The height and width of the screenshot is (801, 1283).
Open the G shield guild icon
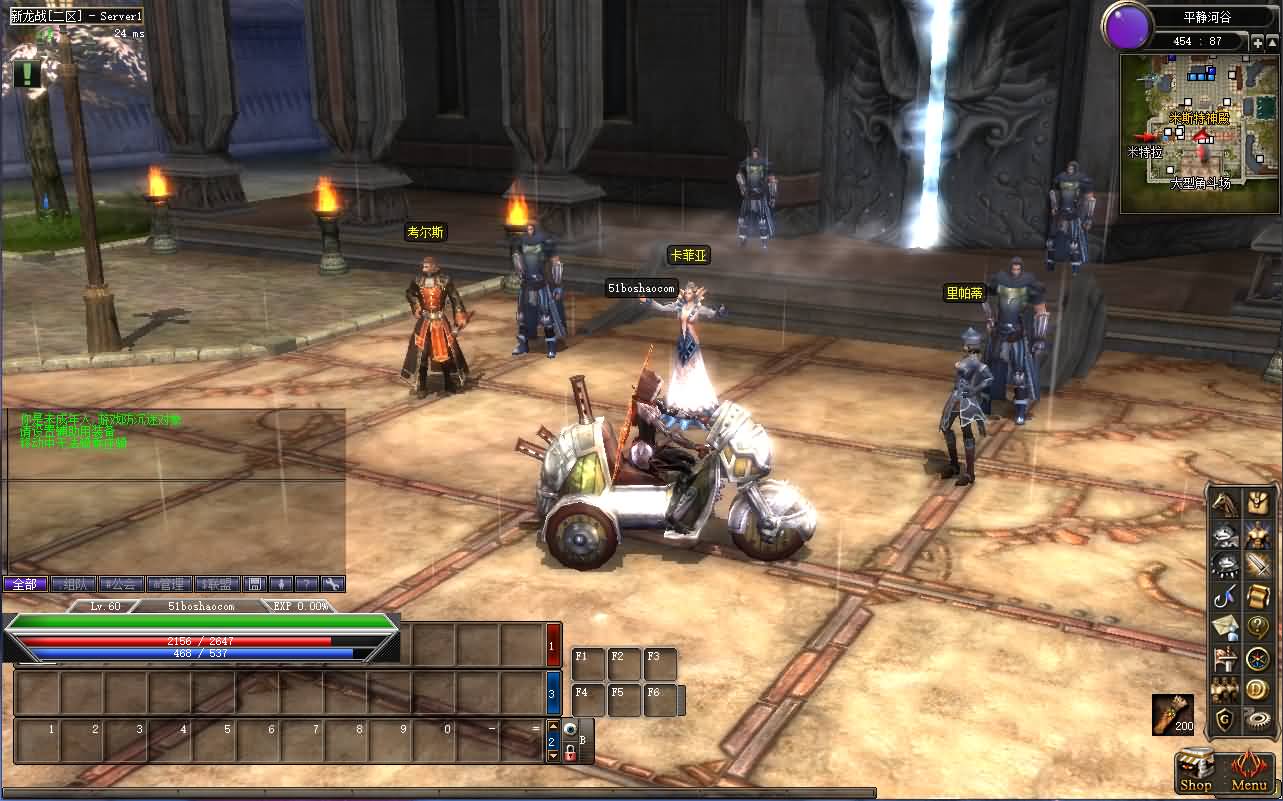pyautogui.click(x=1225, y=720)
